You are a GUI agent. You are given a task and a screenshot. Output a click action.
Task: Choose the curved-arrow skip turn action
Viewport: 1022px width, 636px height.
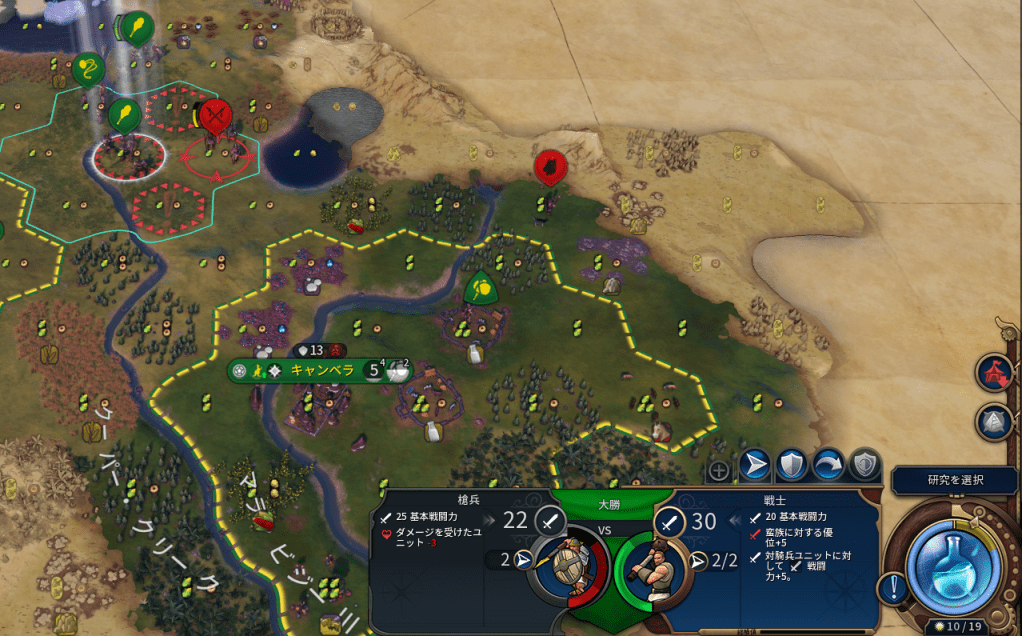828,465
